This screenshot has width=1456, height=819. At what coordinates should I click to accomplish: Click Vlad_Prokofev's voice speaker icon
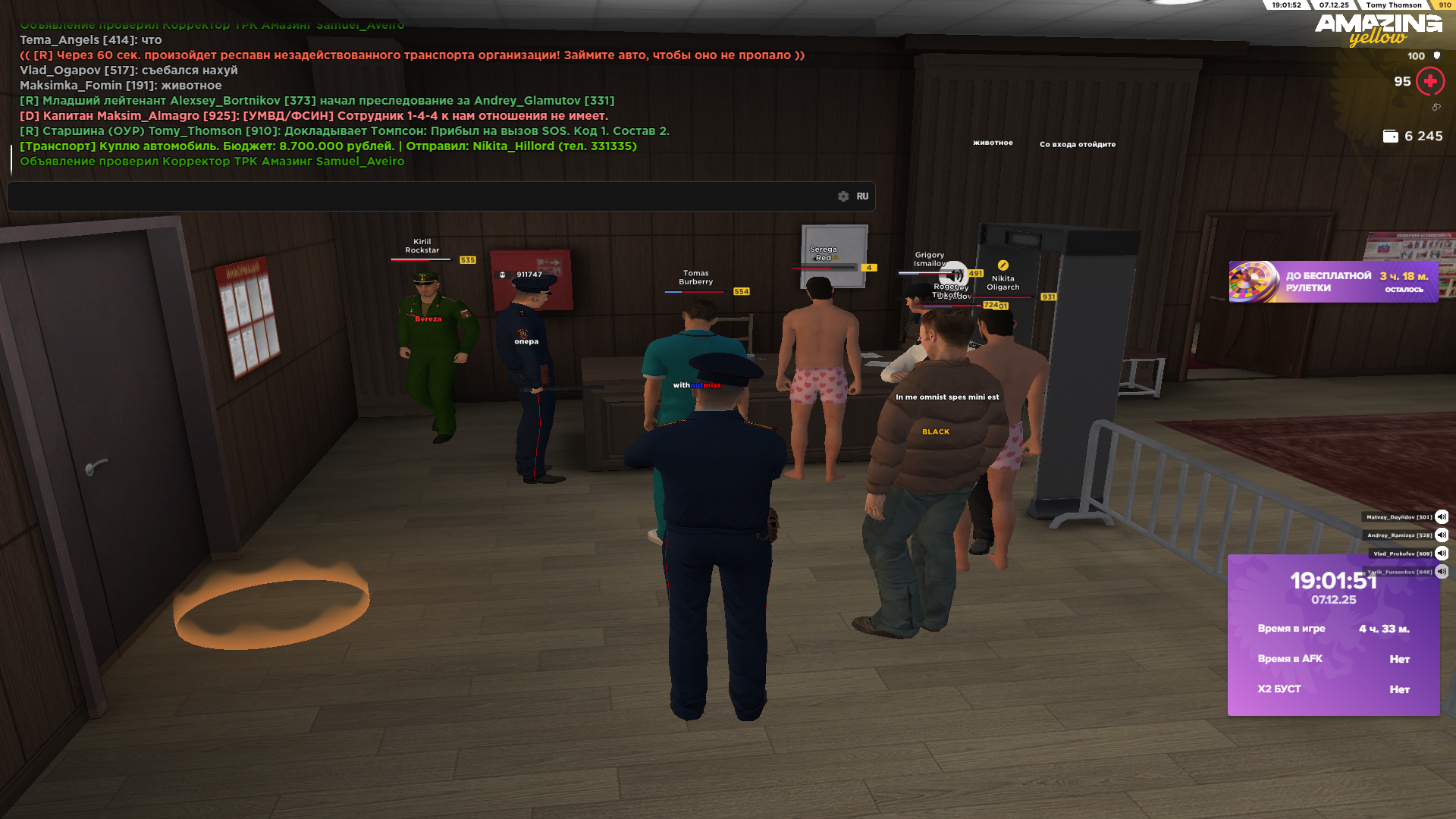tap(1442, 554)
